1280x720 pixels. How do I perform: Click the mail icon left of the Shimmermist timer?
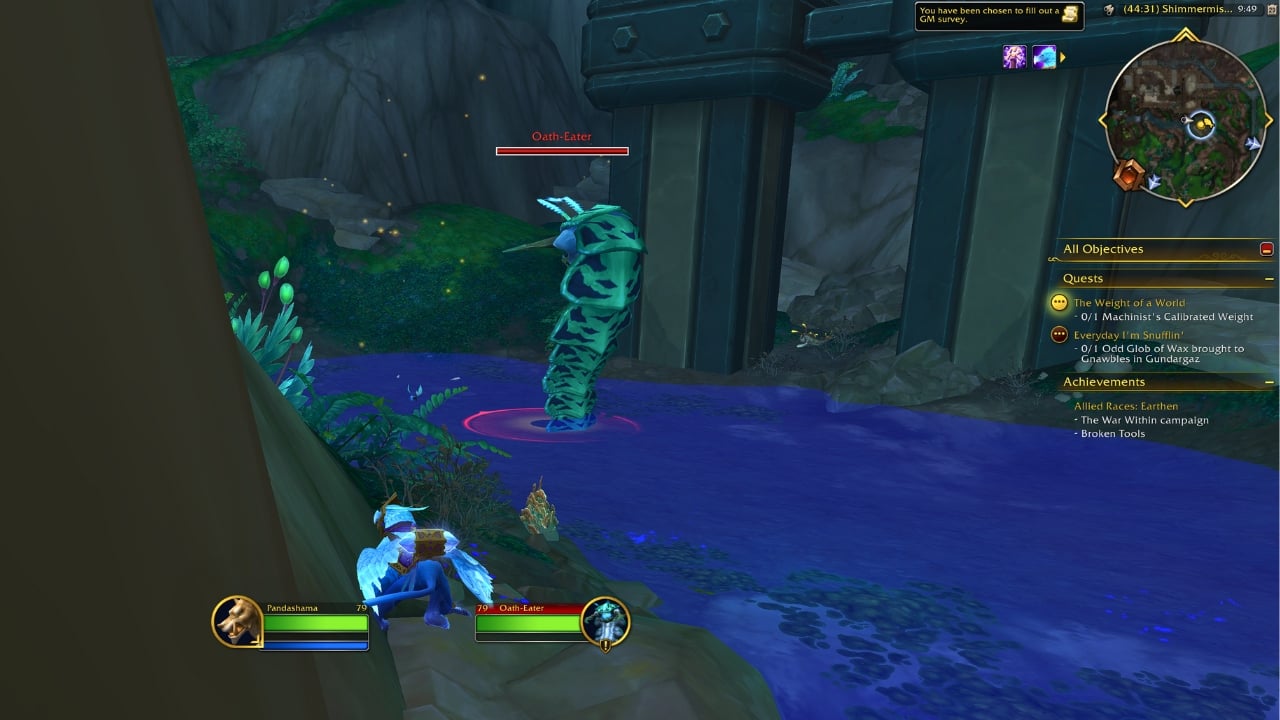[1108, 10]
